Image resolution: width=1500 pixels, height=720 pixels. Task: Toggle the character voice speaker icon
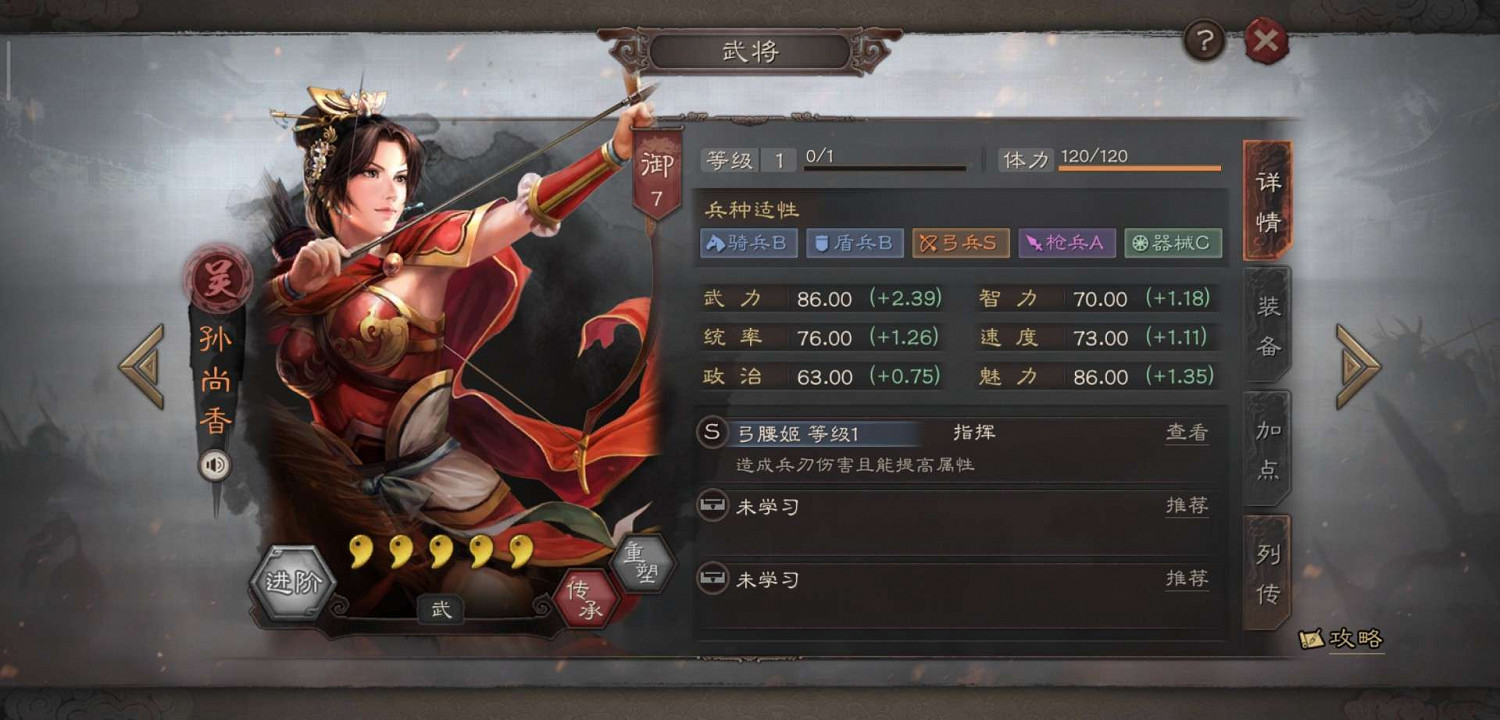216,466
